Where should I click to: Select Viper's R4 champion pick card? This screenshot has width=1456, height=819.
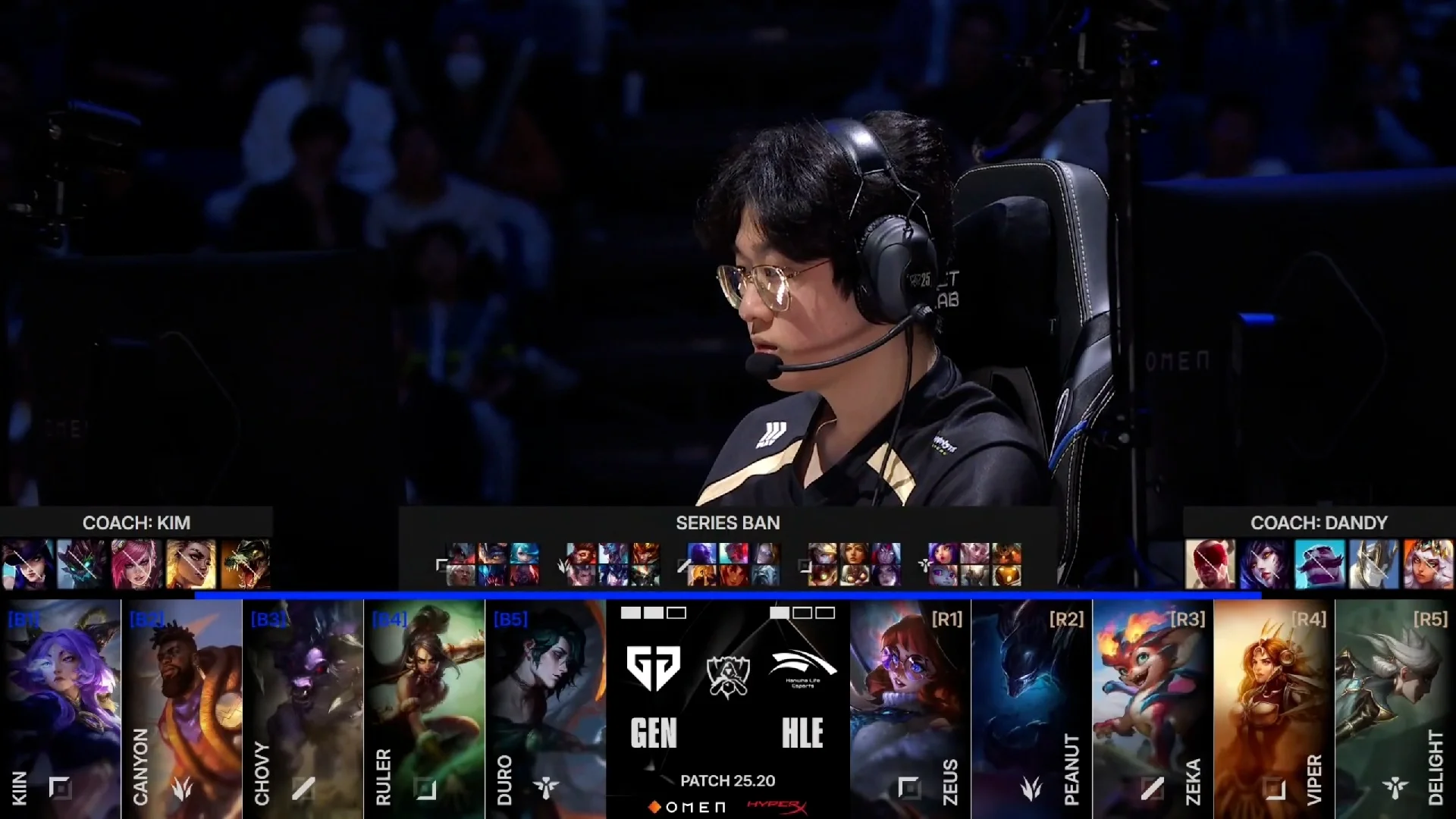1274,709
